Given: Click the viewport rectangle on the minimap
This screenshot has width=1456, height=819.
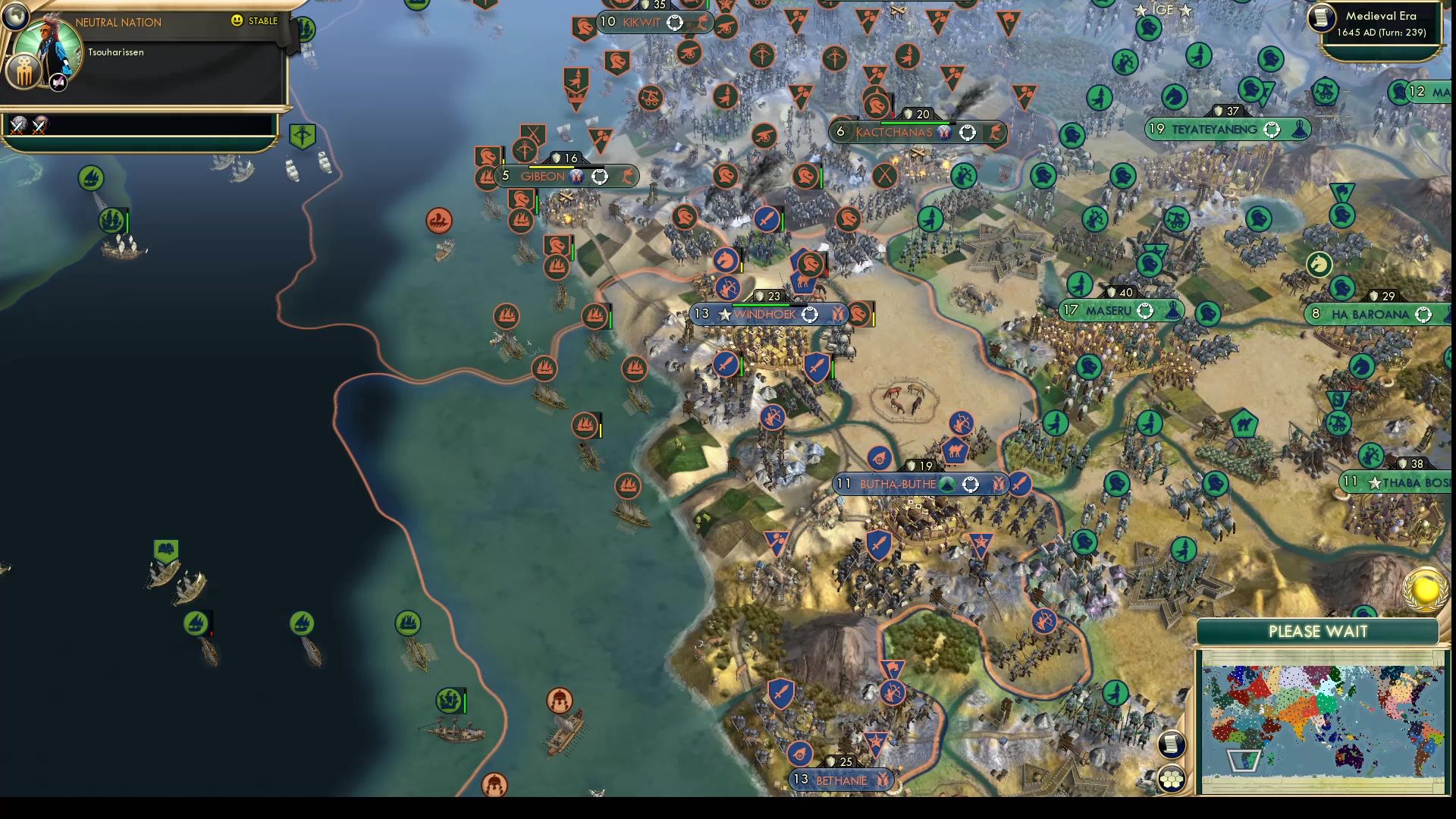Looking at the screenshot, I should (x=1243, y=761).
